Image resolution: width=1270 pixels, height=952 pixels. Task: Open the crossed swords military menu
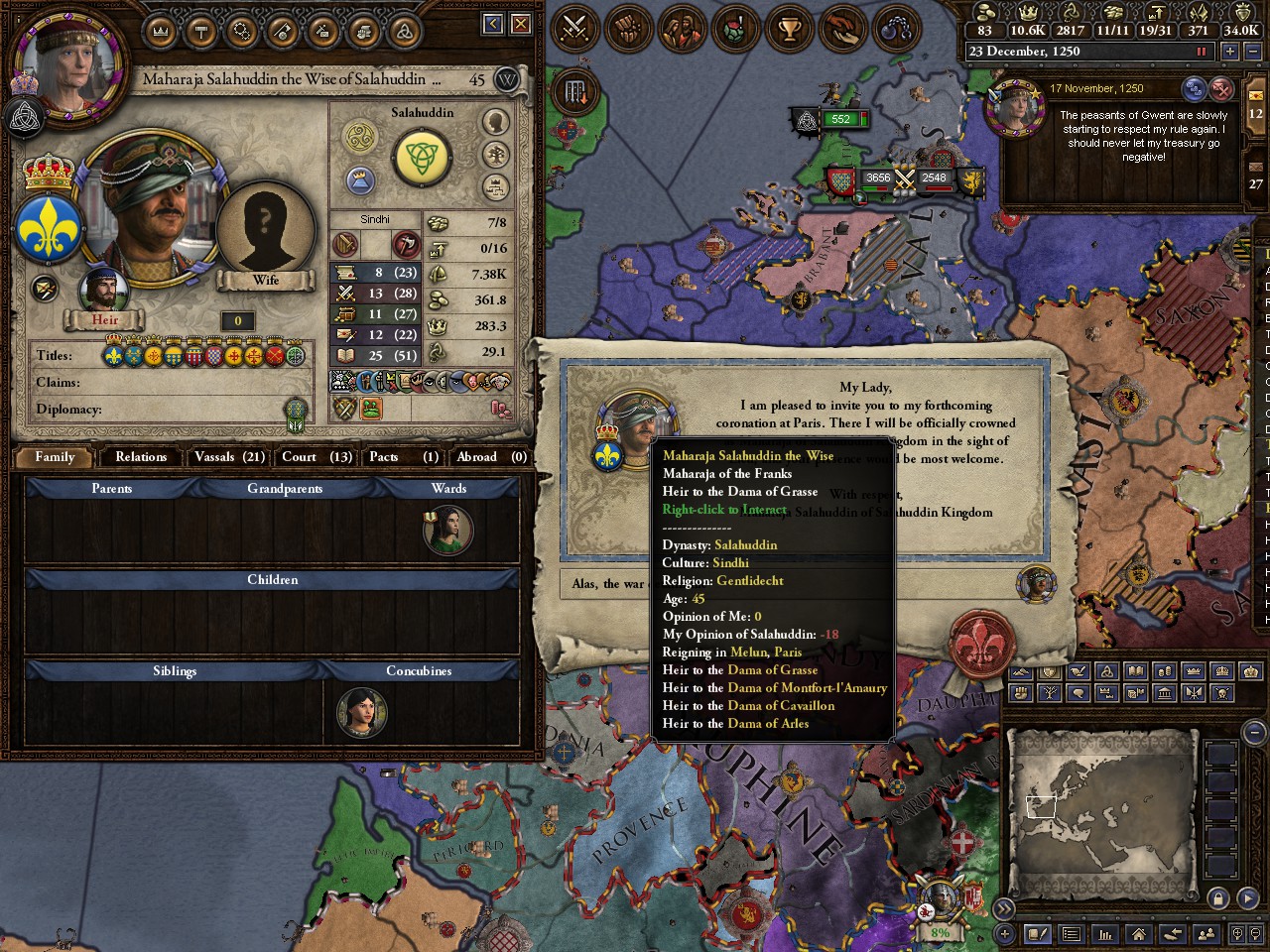(575, 28)
